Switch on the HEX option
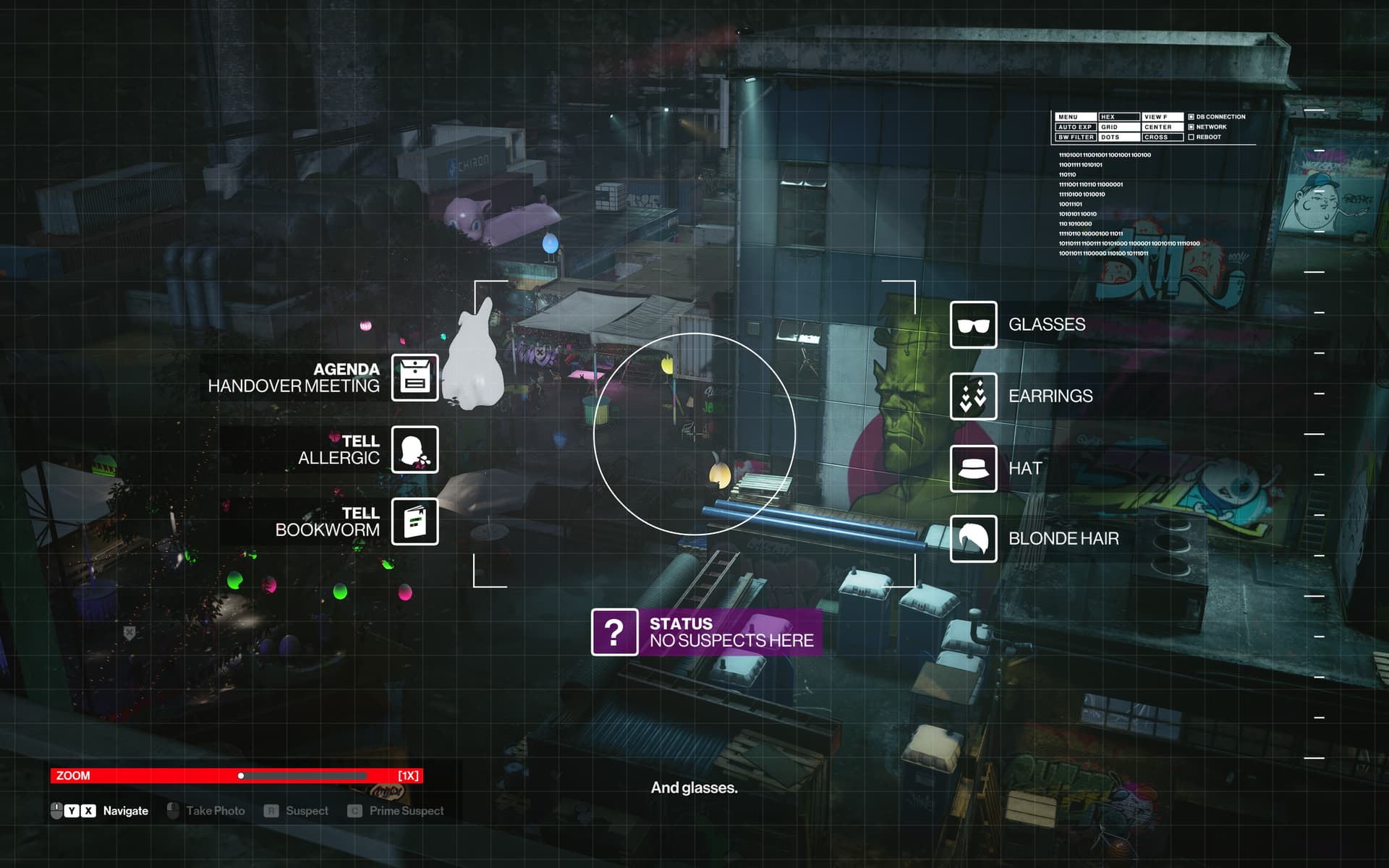 click(1118, 117)
